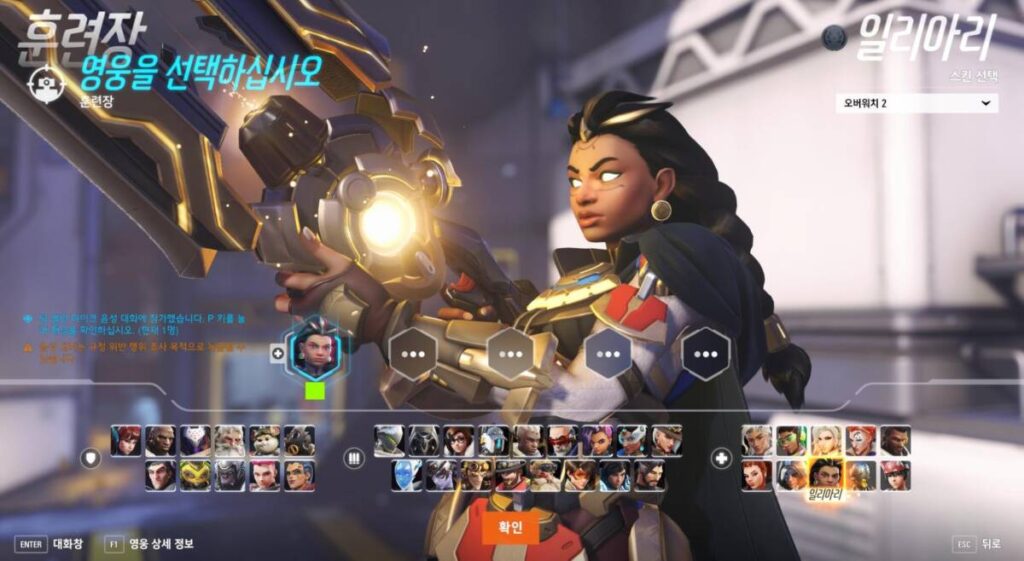This screenshot has height=561, width=1024.
Task: Choose Tracer with the orange goggles
Action: [581, 475]
